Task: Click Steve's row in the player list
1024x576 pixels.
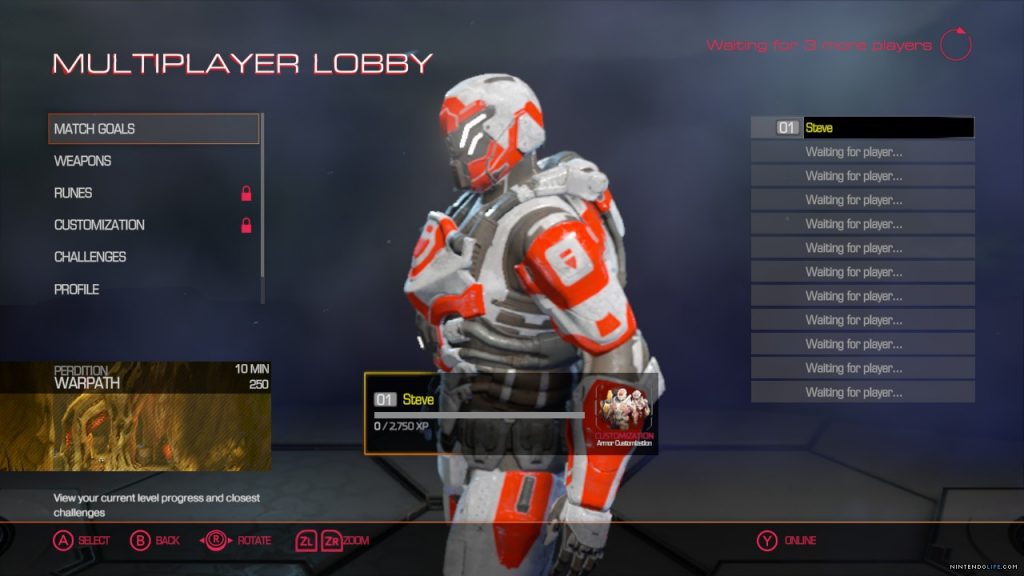Action: (862, 128)
